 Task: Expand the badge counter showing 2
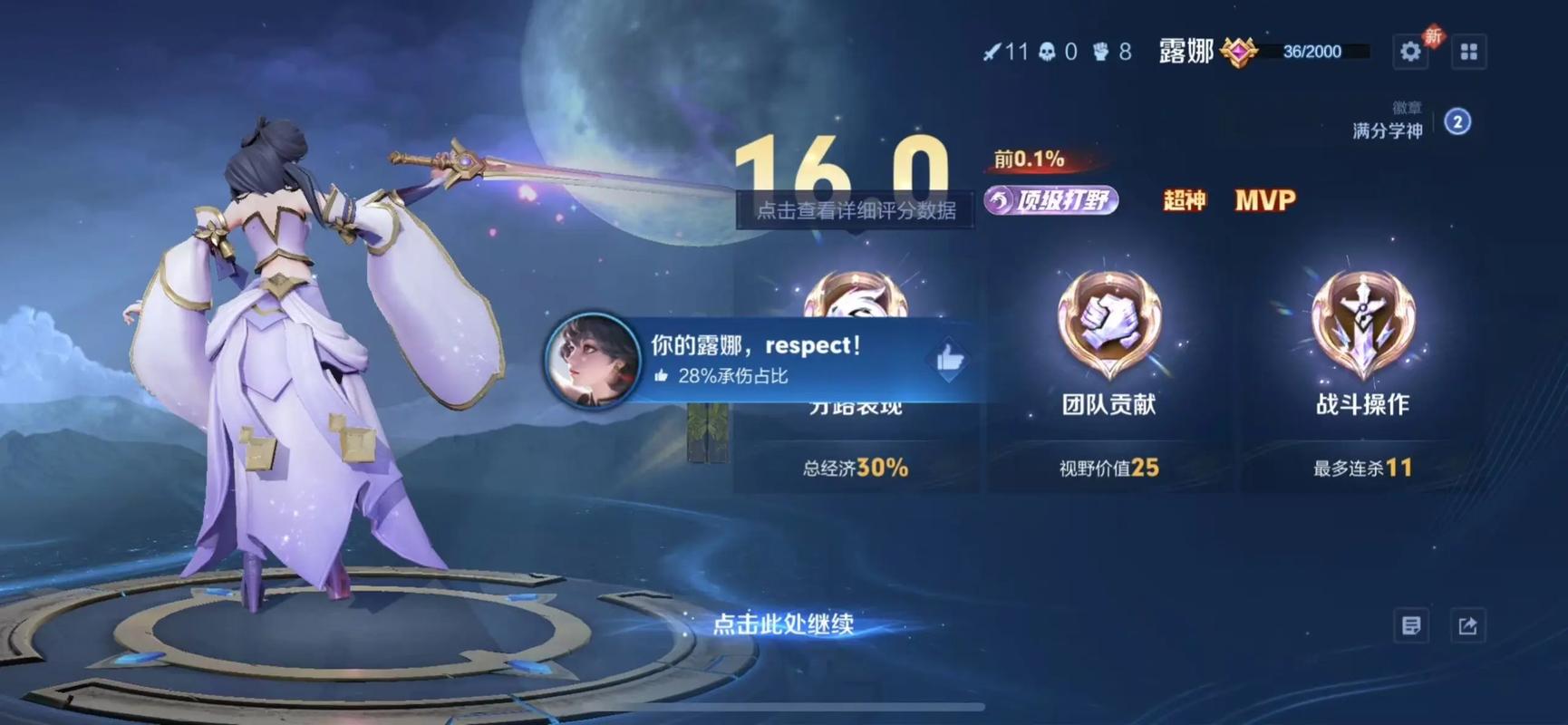point(1457,121)
